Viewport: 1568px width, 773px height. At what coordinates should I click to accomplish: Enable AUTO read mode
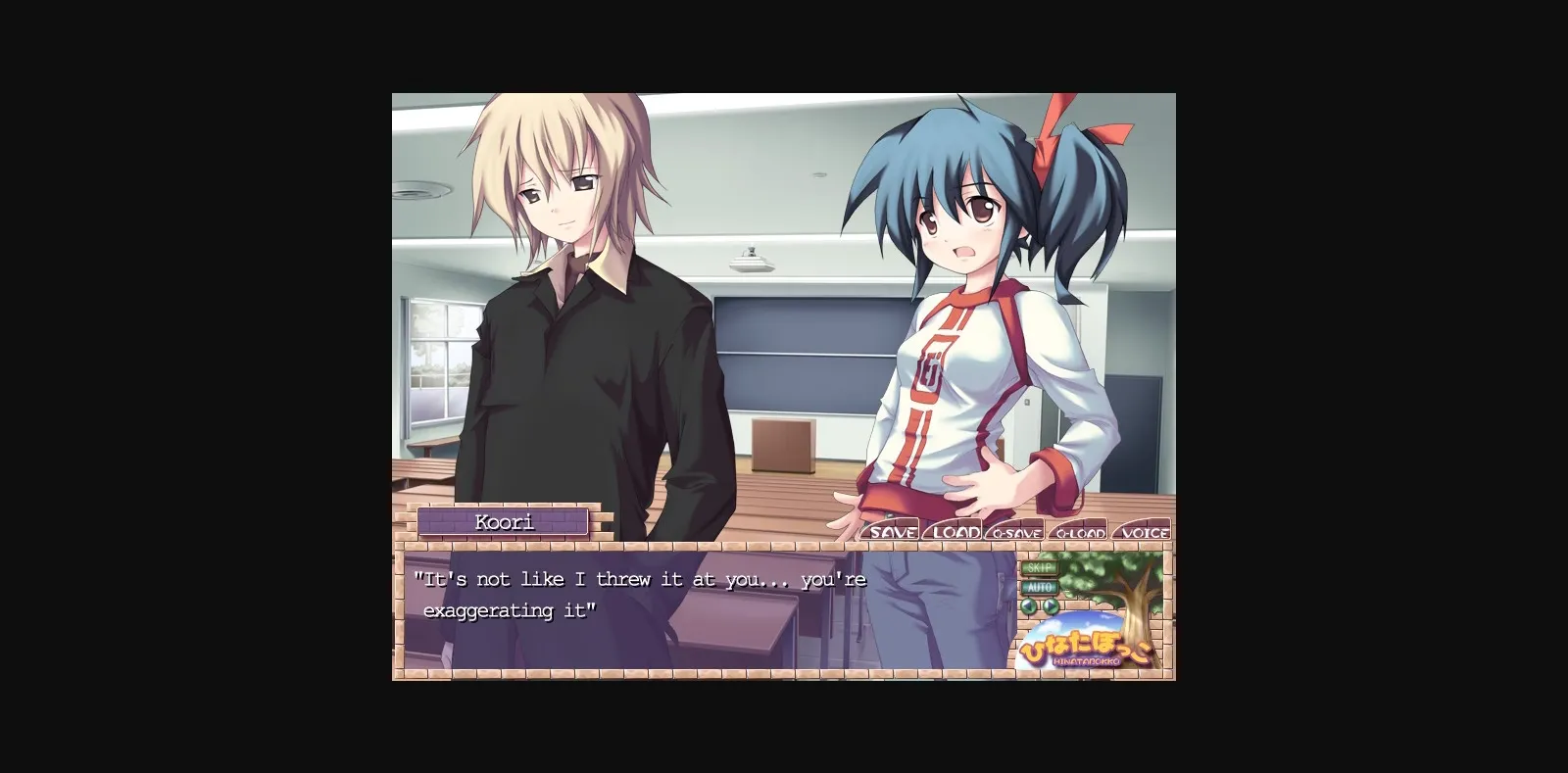click(1038, 586)
